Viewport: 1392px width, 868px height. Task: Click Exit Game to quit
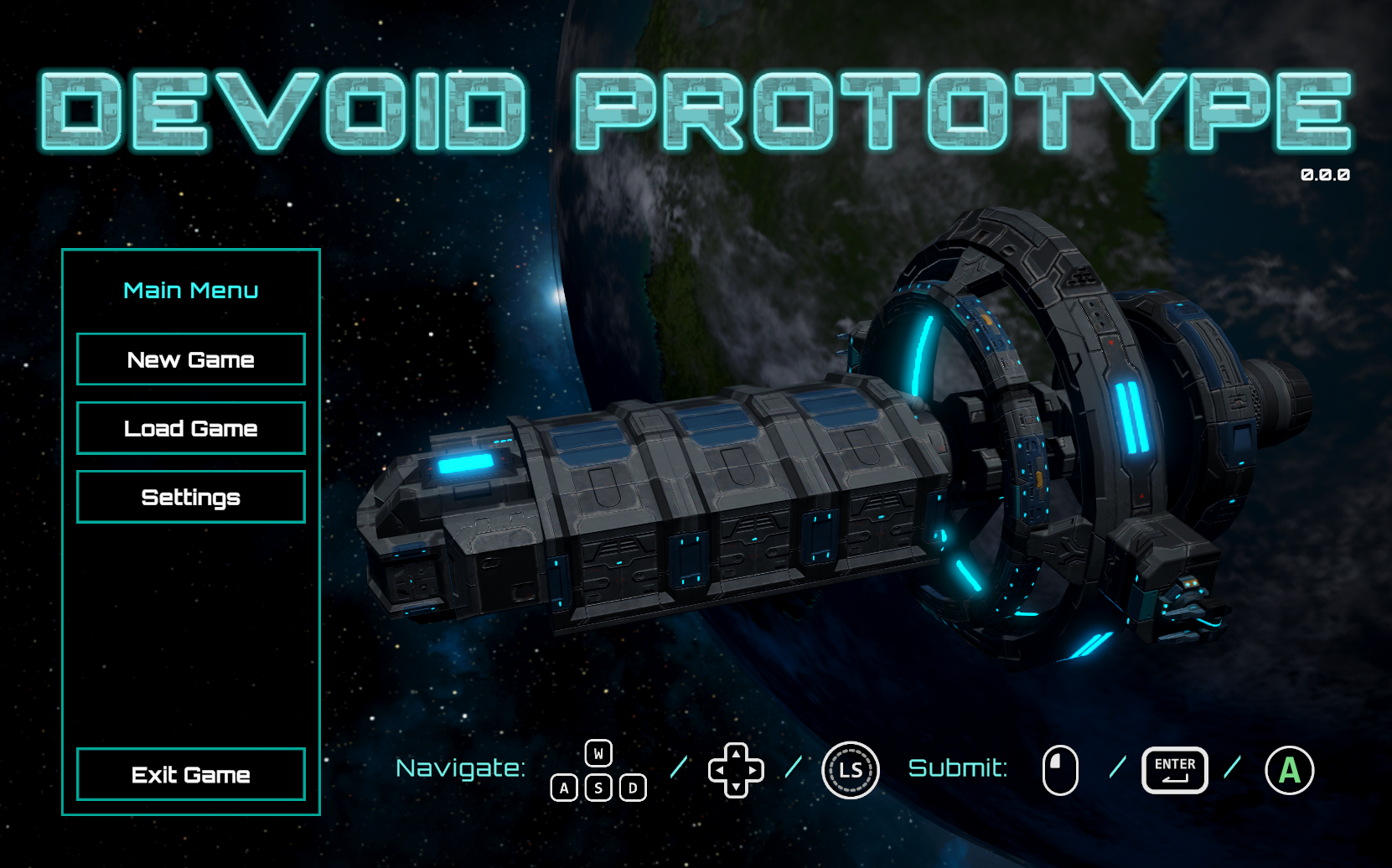(x=190, y=775)
